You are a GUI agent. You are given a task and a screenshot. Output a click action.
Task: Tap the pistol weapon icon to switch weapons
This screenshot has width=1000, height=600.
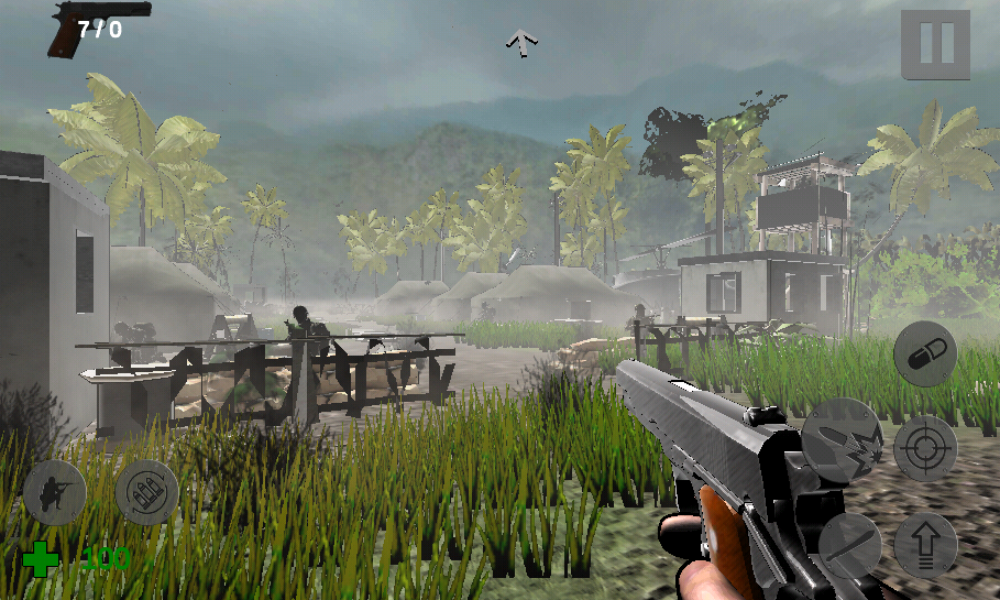click(x=98, y=26)
